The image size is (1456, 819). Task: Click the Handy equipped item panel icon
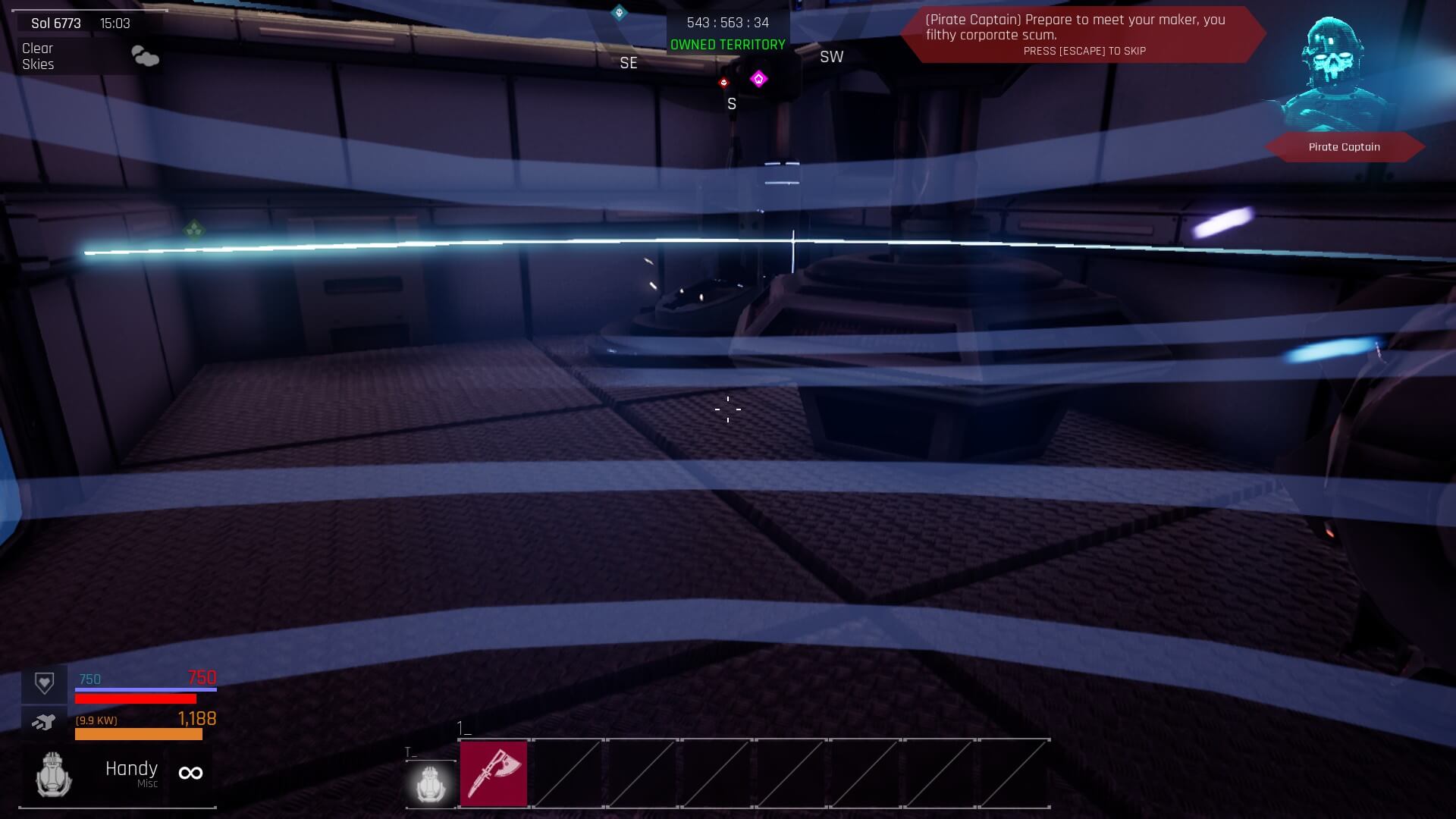coord(54,774)
